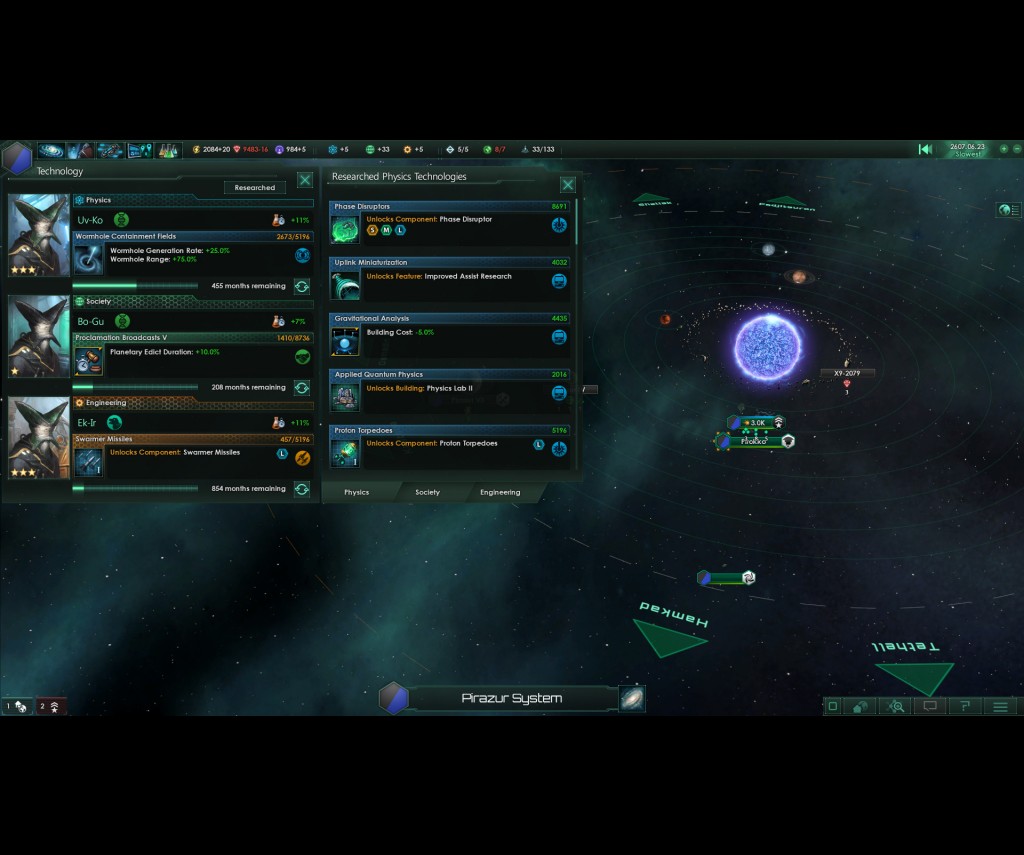
Task: Select scientist Uv-Ko's portrait
Action: click(x=39, y=235)
